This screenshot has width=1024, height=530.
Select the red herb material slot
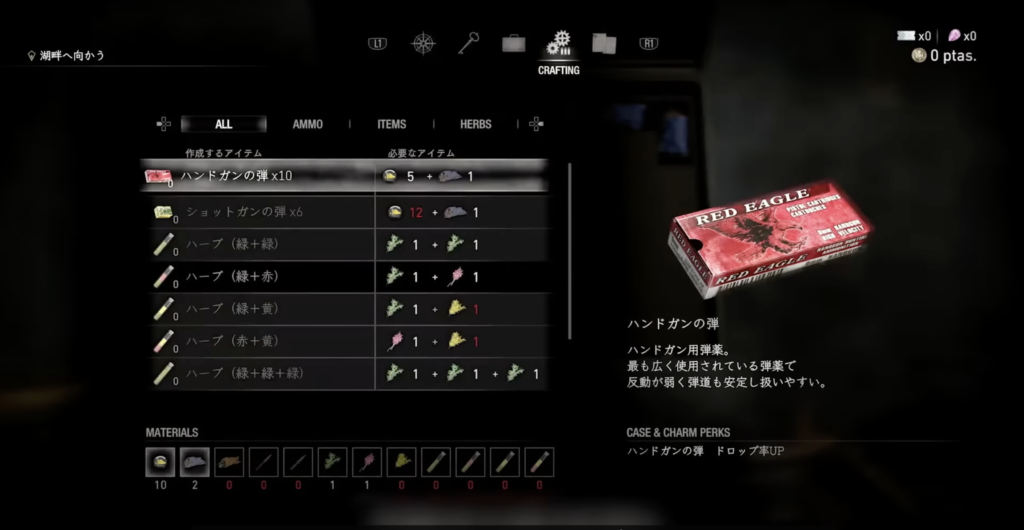pos(366,461)
